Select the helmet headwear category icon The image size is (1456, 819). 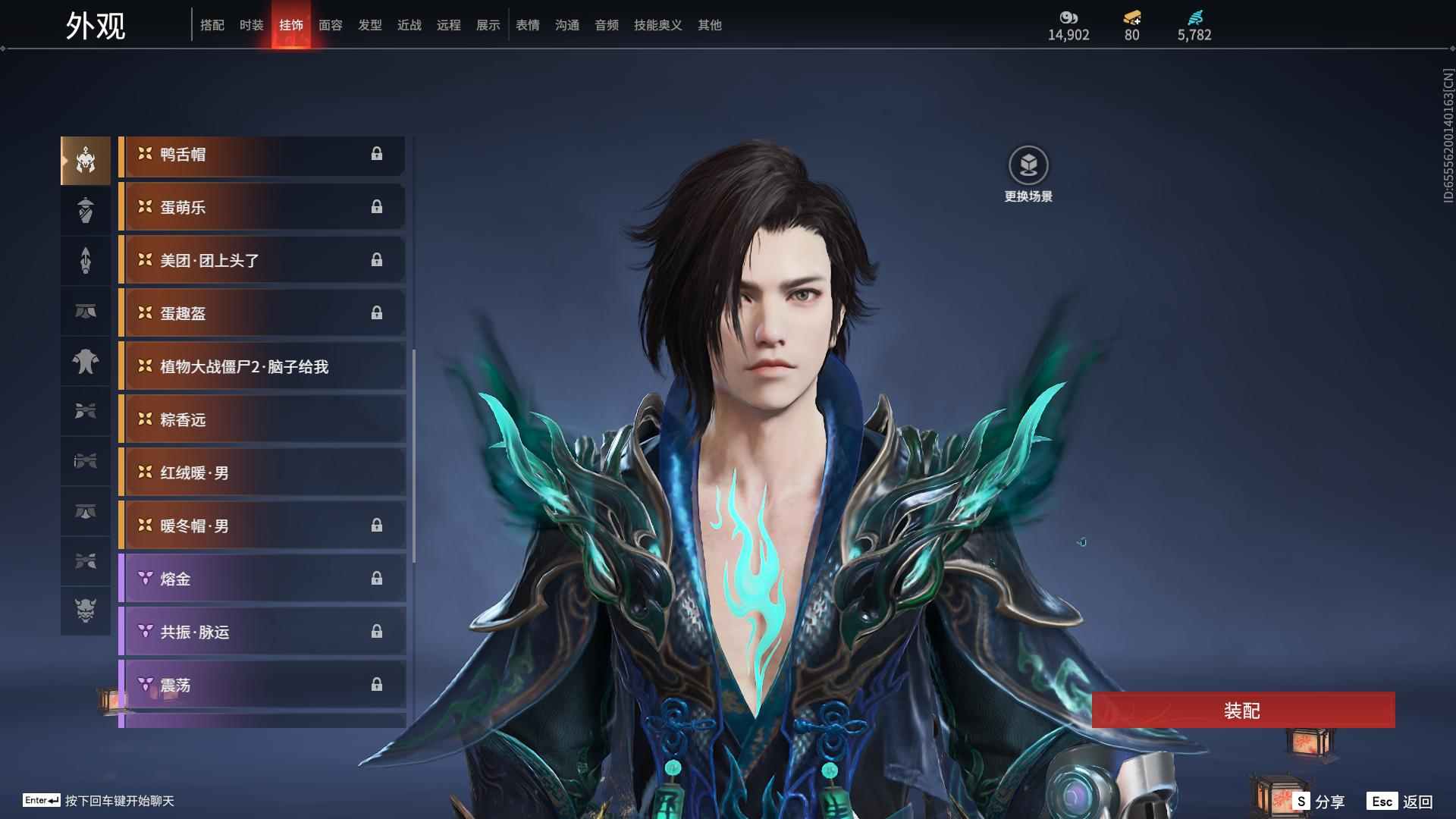click(x=86, y=161)
